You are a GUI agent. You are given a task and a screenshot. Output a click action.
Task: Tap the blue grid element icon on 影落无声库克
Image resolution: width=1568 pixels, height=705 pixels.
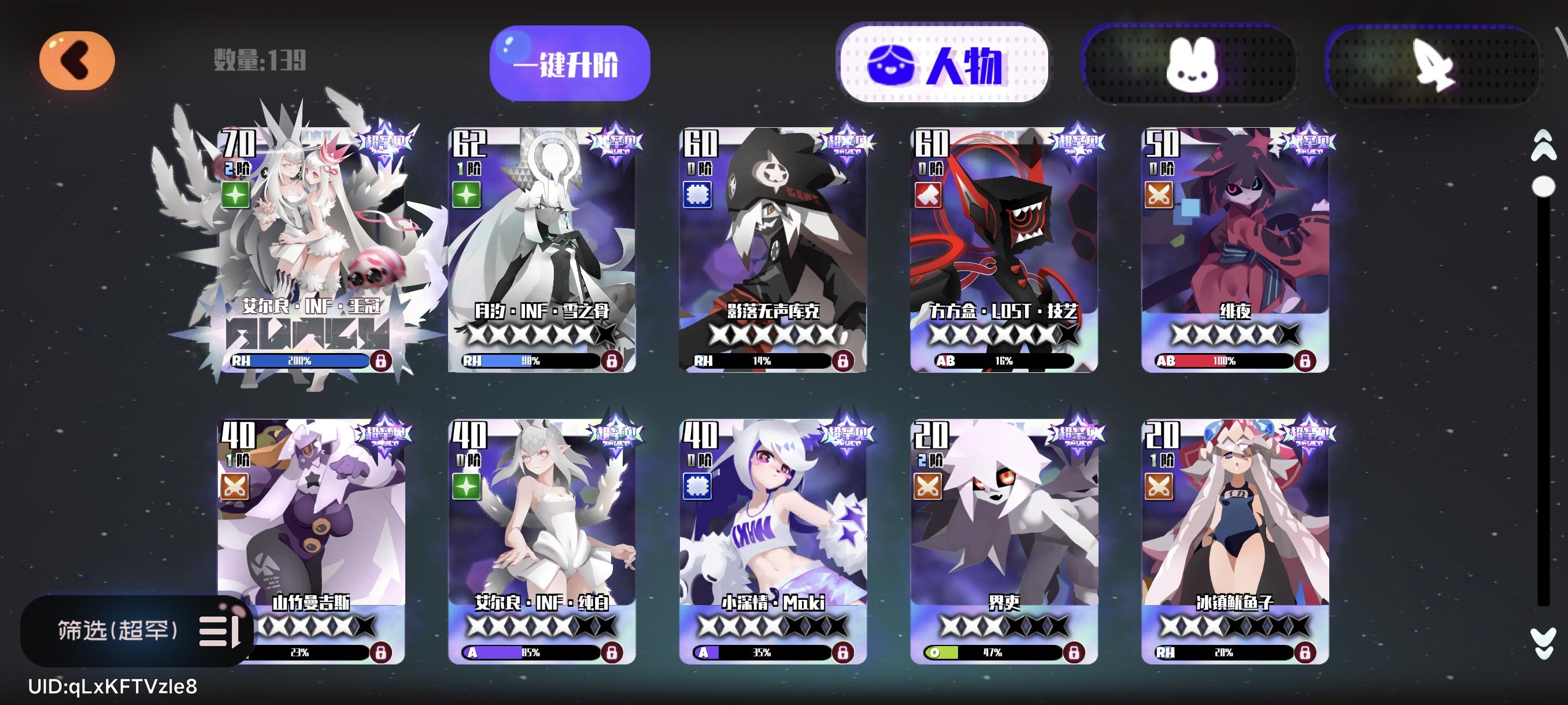698,195
